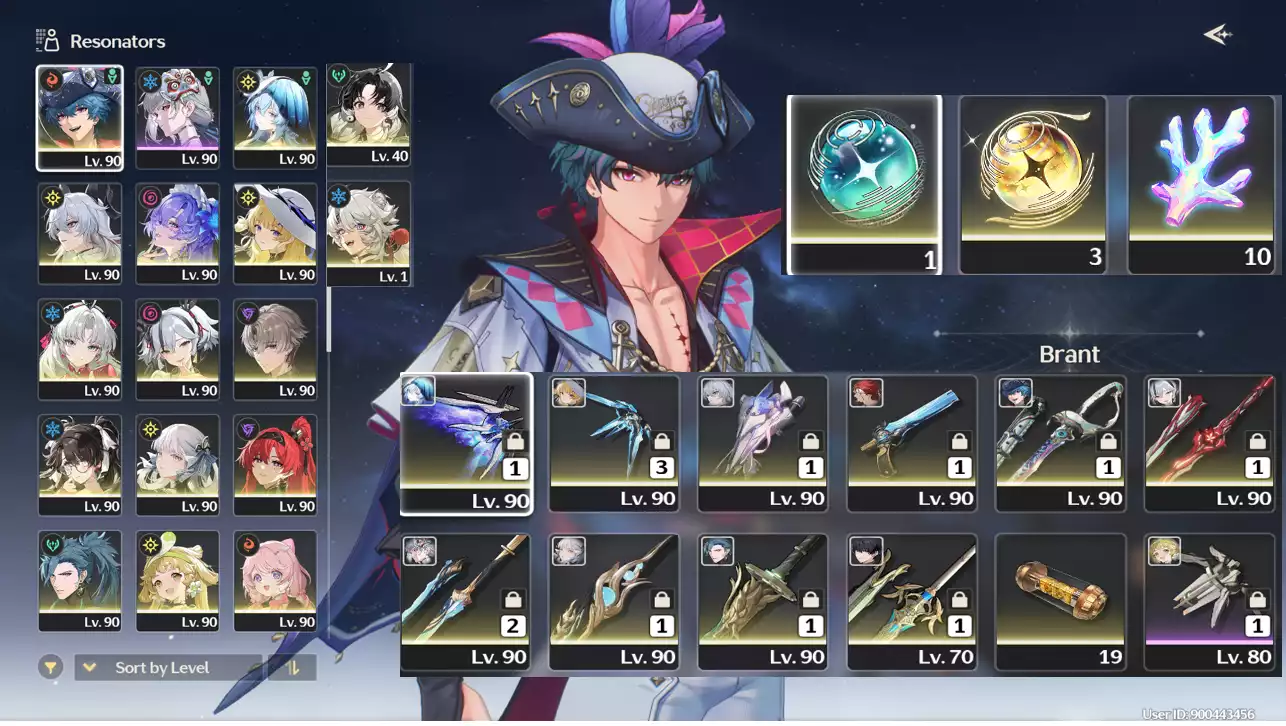The width and height of the screenshot is (1286, 726).
Task: Select the weapon with count 2
Action: coord(465,601)
